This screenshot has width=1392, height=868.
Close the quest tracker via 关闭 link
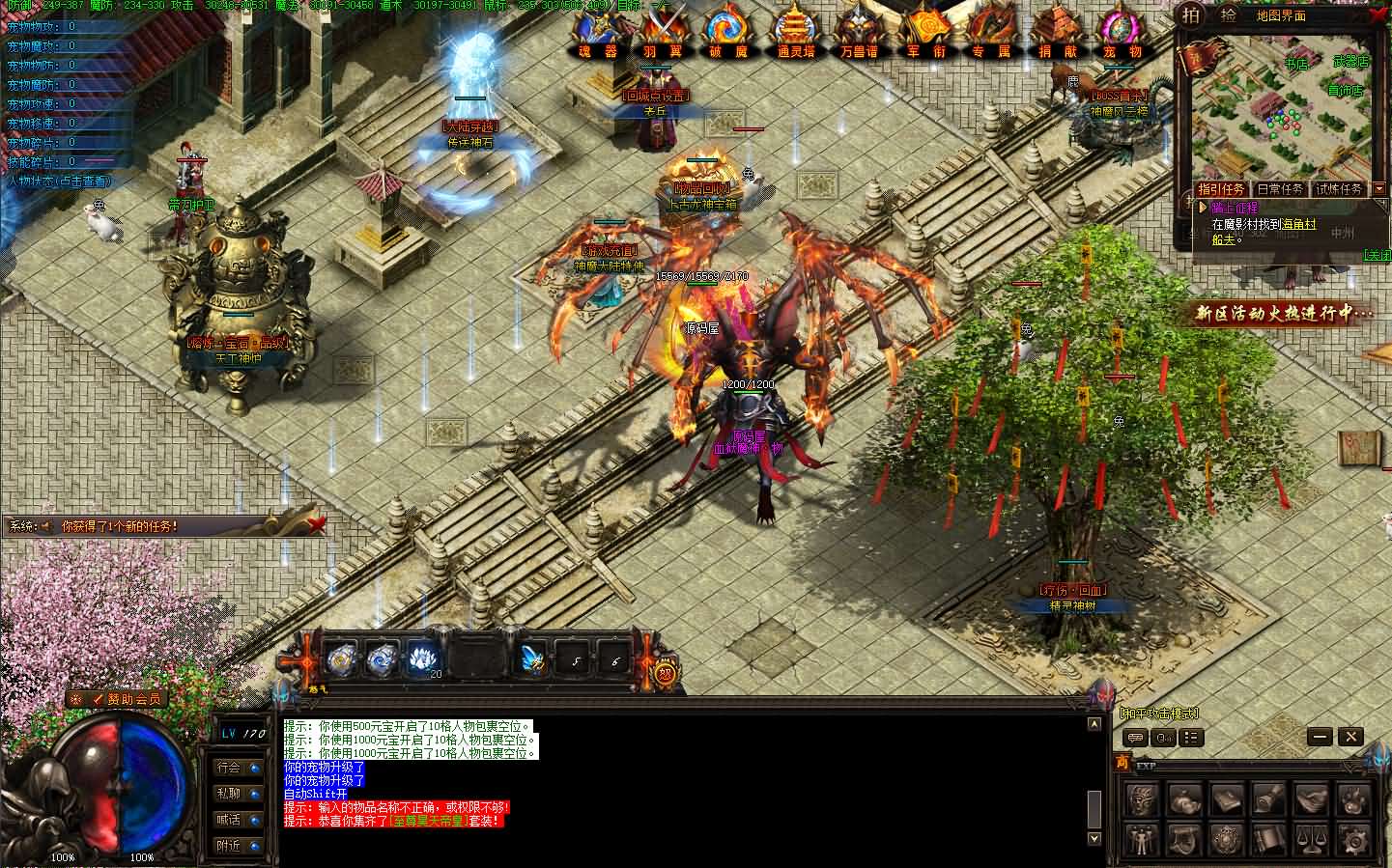1376,256
